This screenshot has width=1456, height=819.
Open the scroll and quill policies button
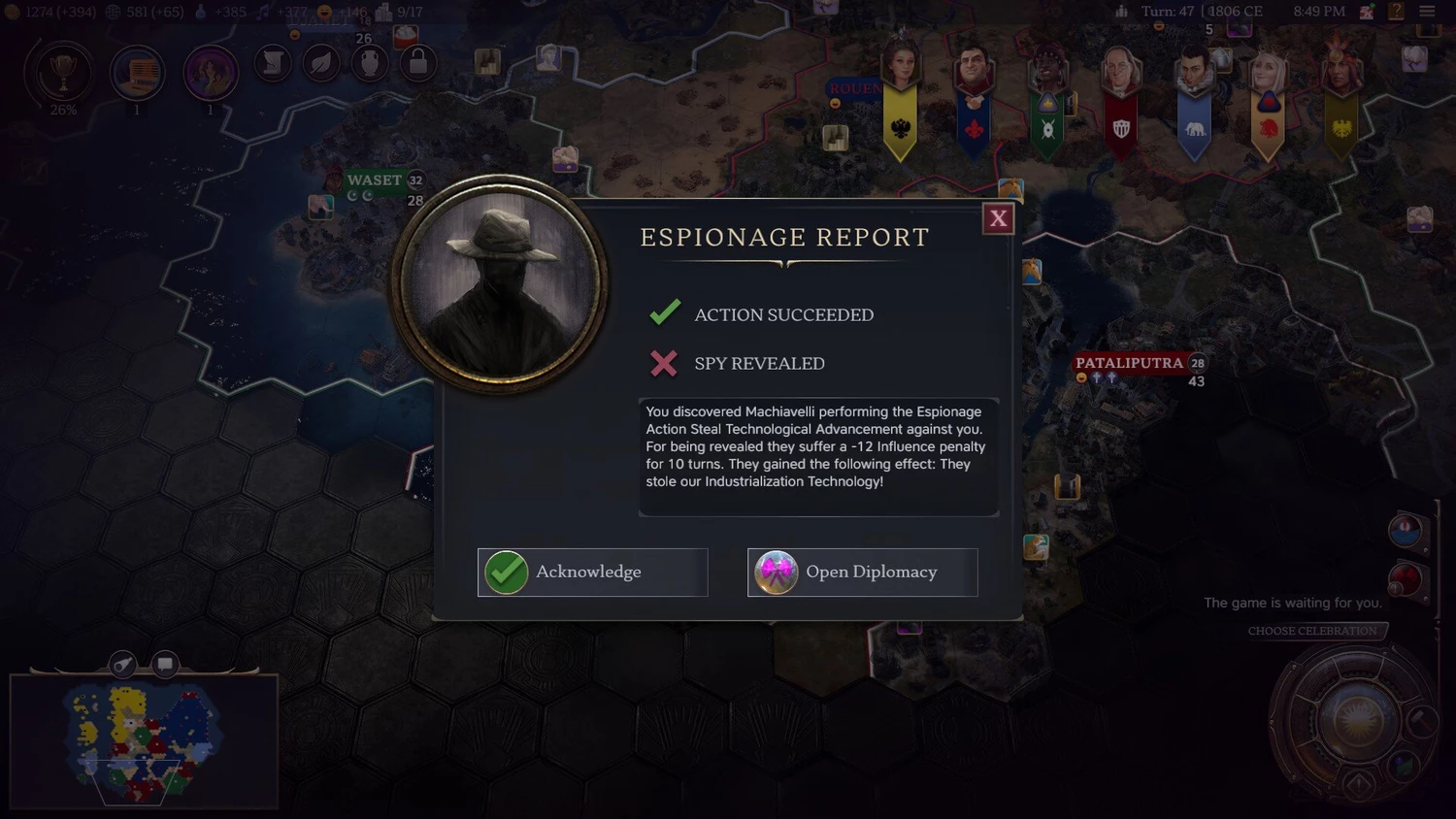tap(273, 64)
